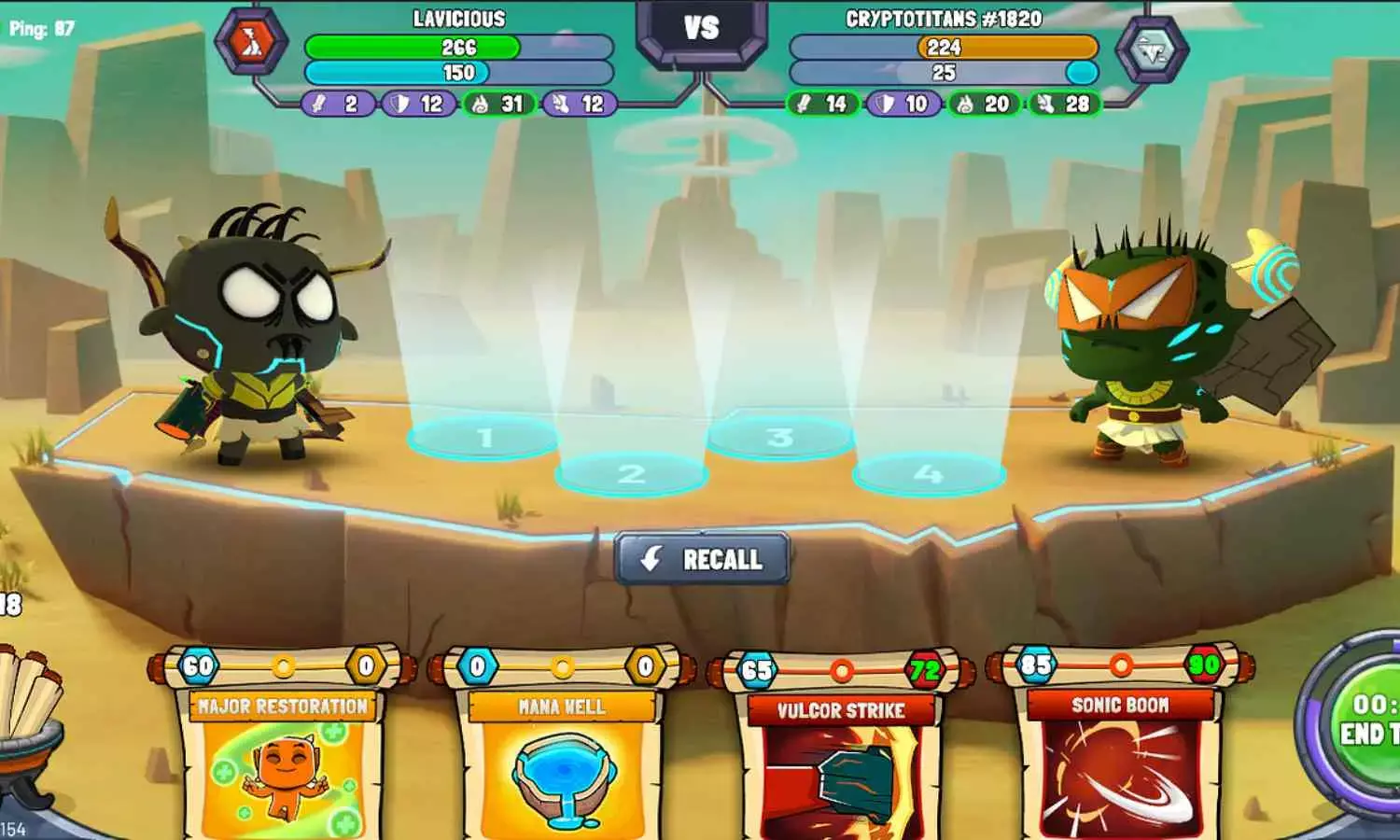Click the green value badge showing 90

click(1205, 666)
